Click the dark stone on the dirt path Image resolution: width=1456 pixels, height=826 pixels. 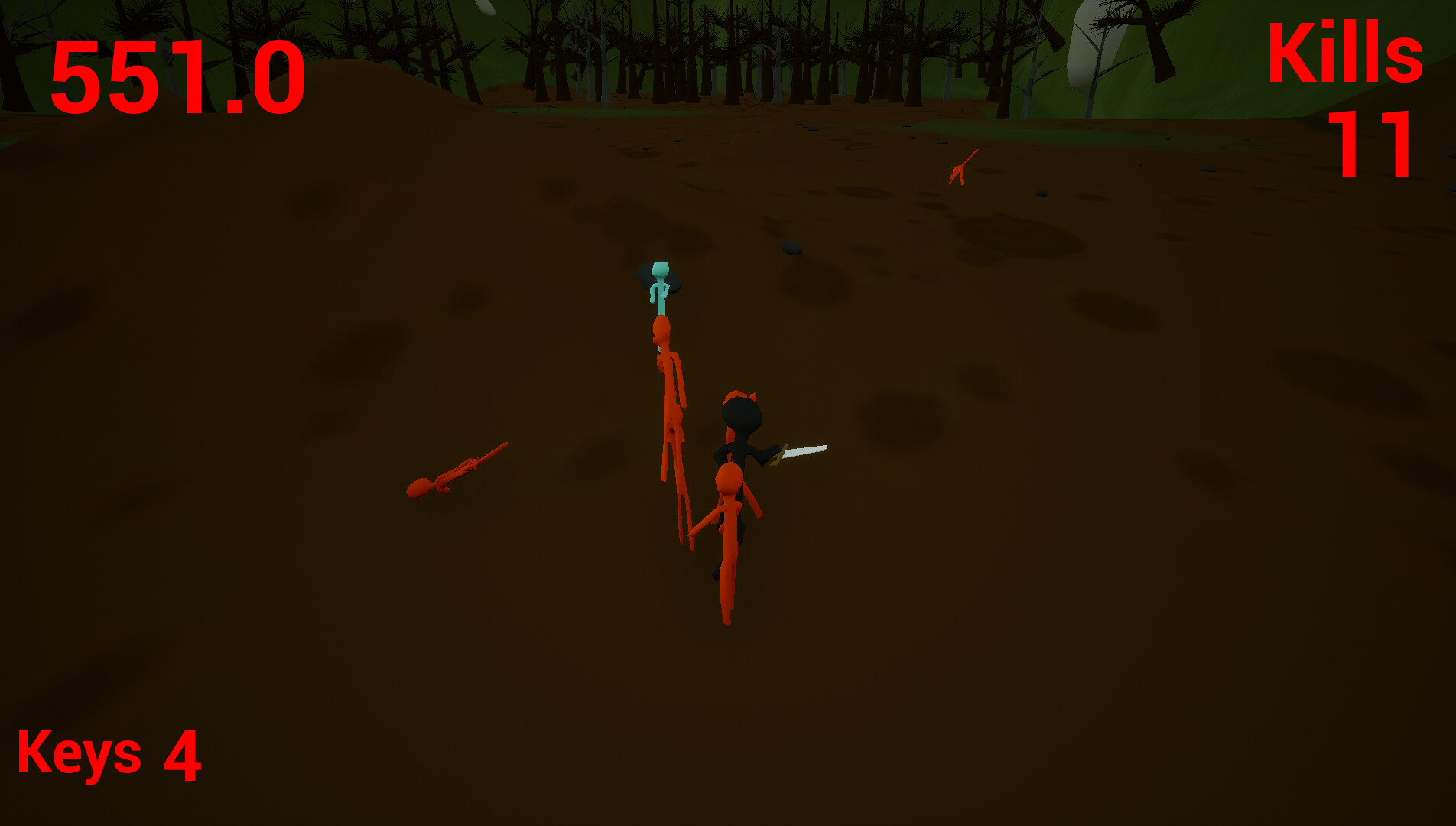coord(791,246)
